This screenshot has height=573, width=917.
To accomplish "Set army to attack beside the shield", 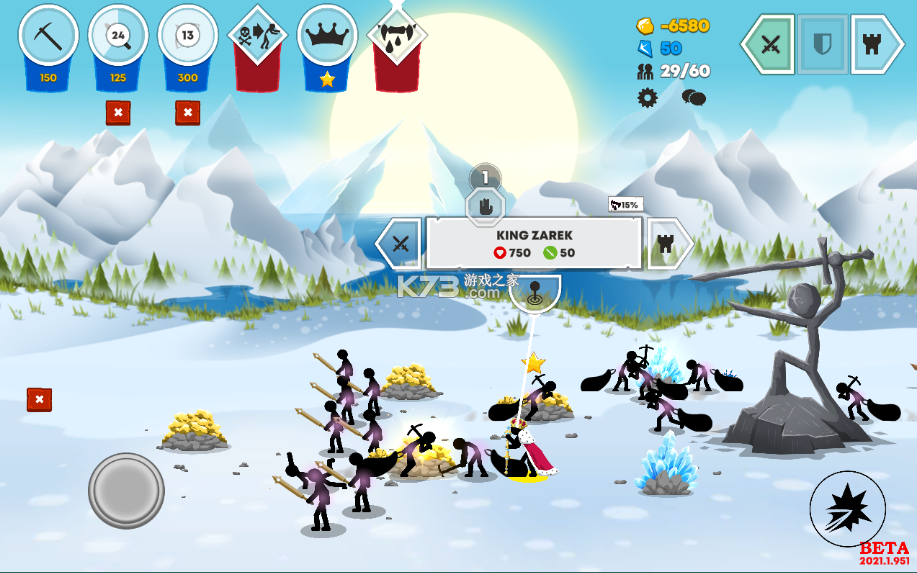I will coord(769,44).
